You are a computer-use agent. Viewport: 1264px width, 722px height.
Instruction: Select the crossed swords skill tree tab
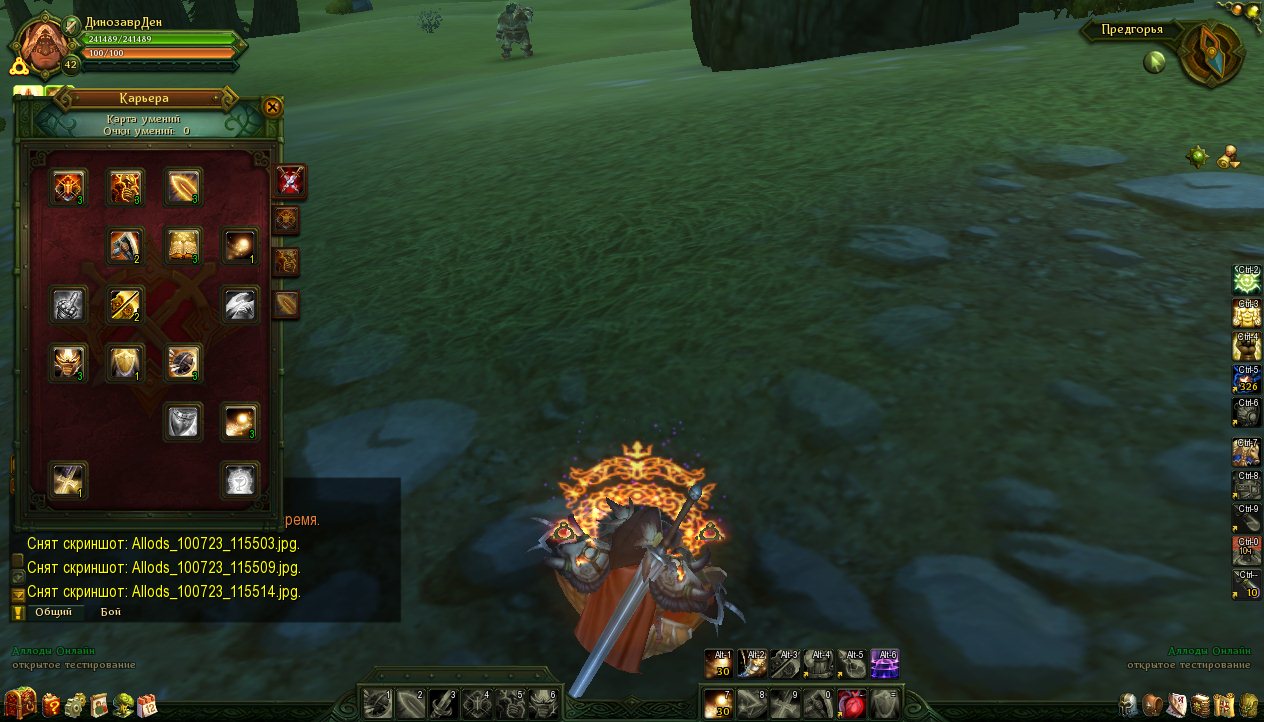(x=291, y=181)
